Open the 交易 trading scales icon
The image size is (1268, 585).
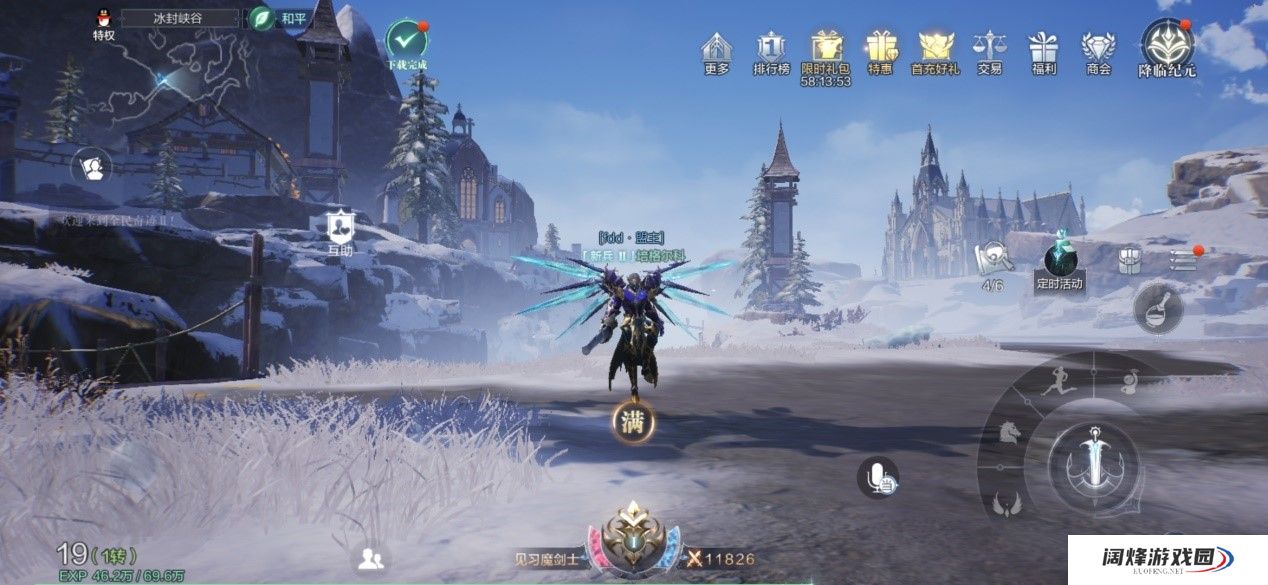click(x=989, y=48)
